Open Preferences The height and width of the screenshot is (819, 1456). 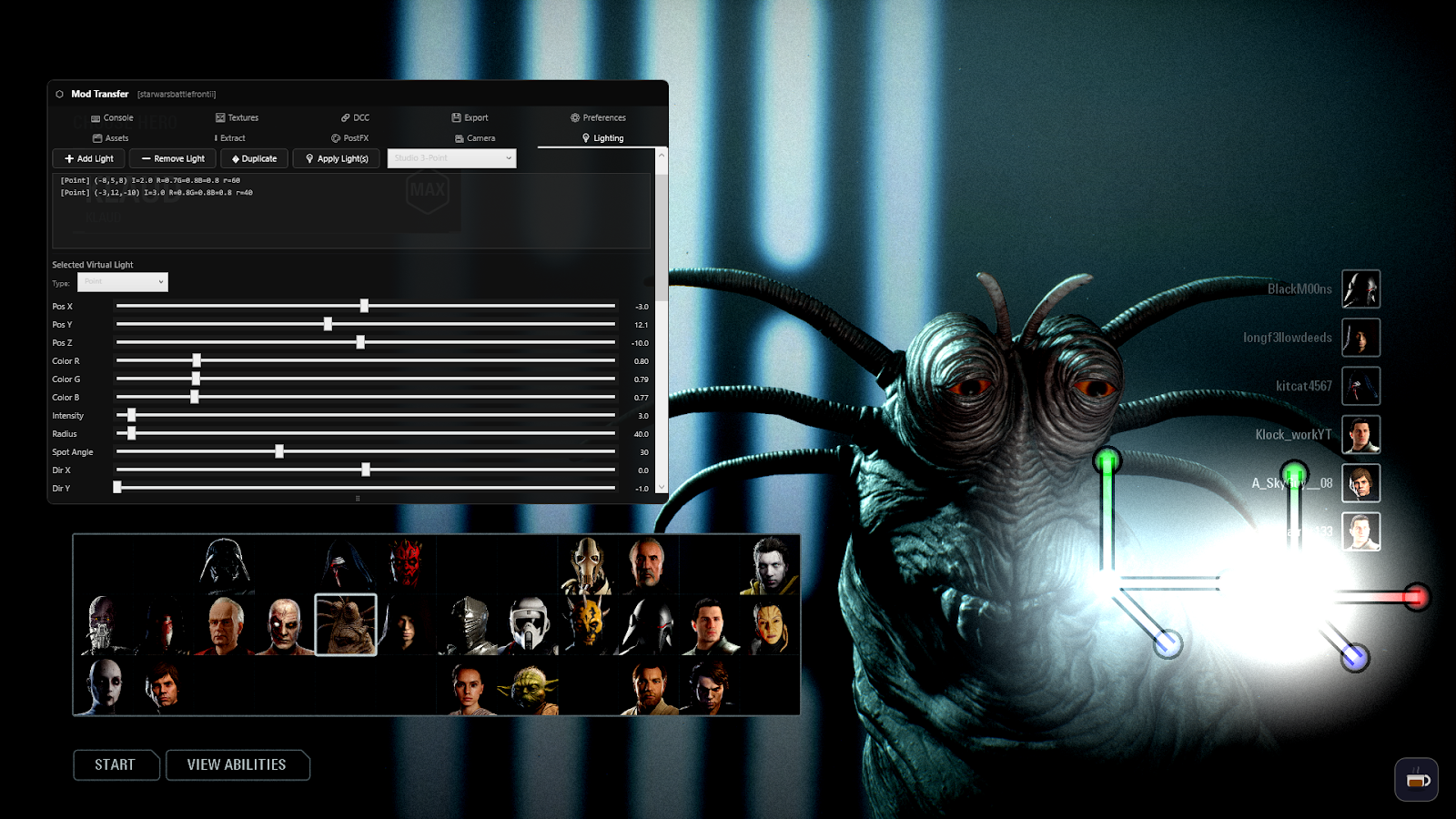point(598,117)
